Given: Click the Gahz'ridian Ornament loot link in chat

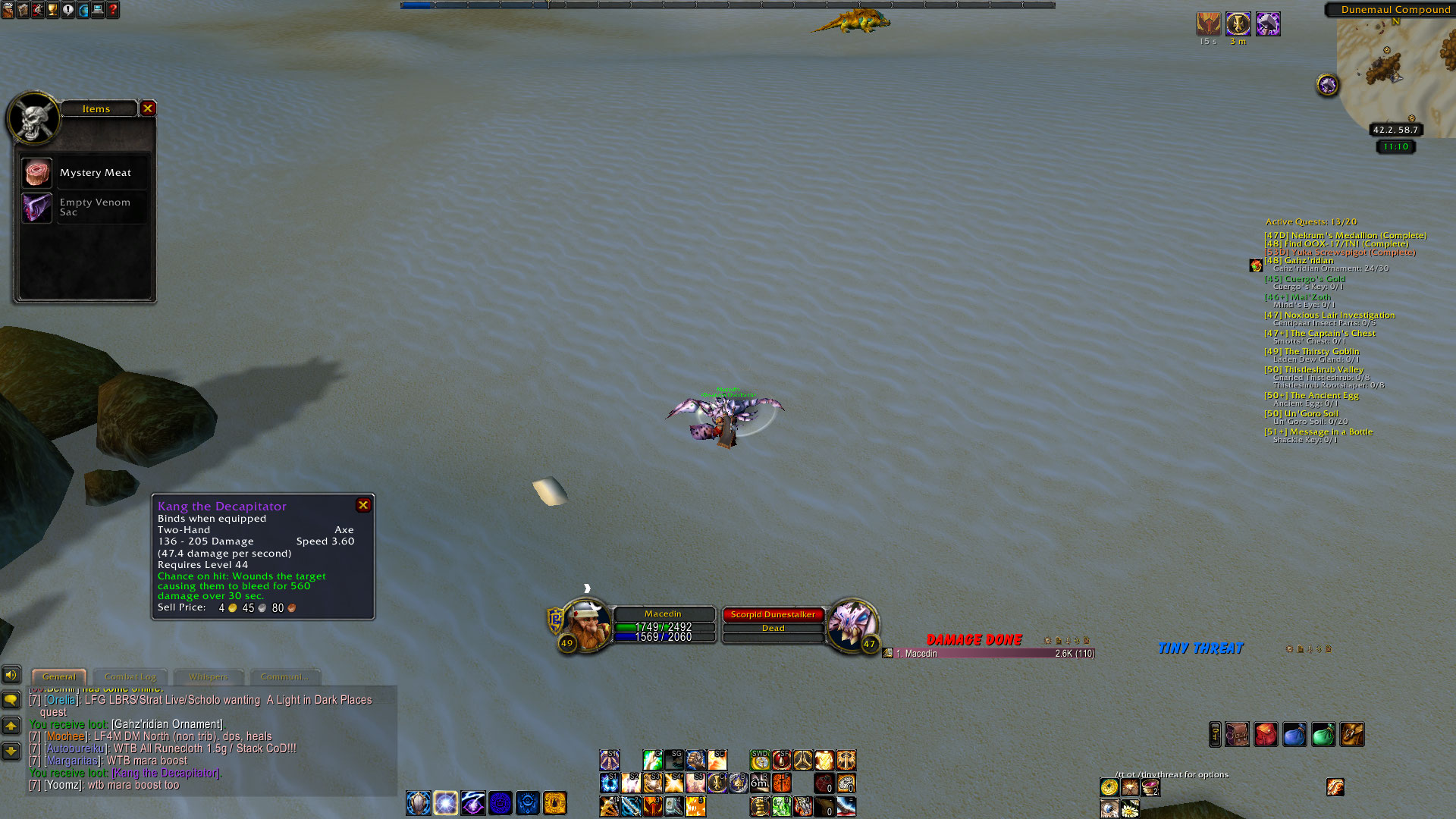Looking at the screenshot, I should click(167, 724).
